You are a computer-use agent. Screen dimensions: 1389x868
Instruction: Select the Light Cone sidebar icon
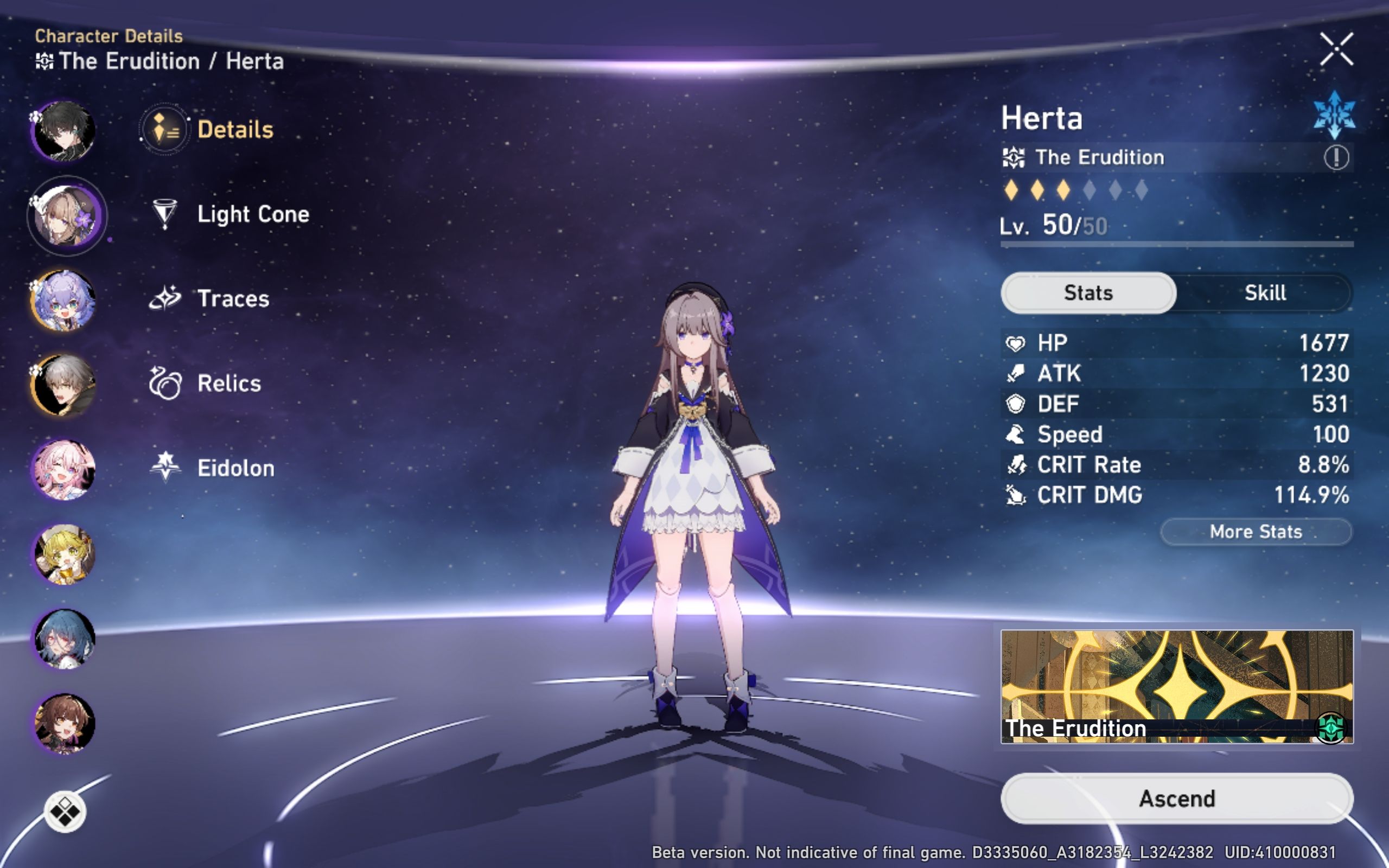pos(166,214)
